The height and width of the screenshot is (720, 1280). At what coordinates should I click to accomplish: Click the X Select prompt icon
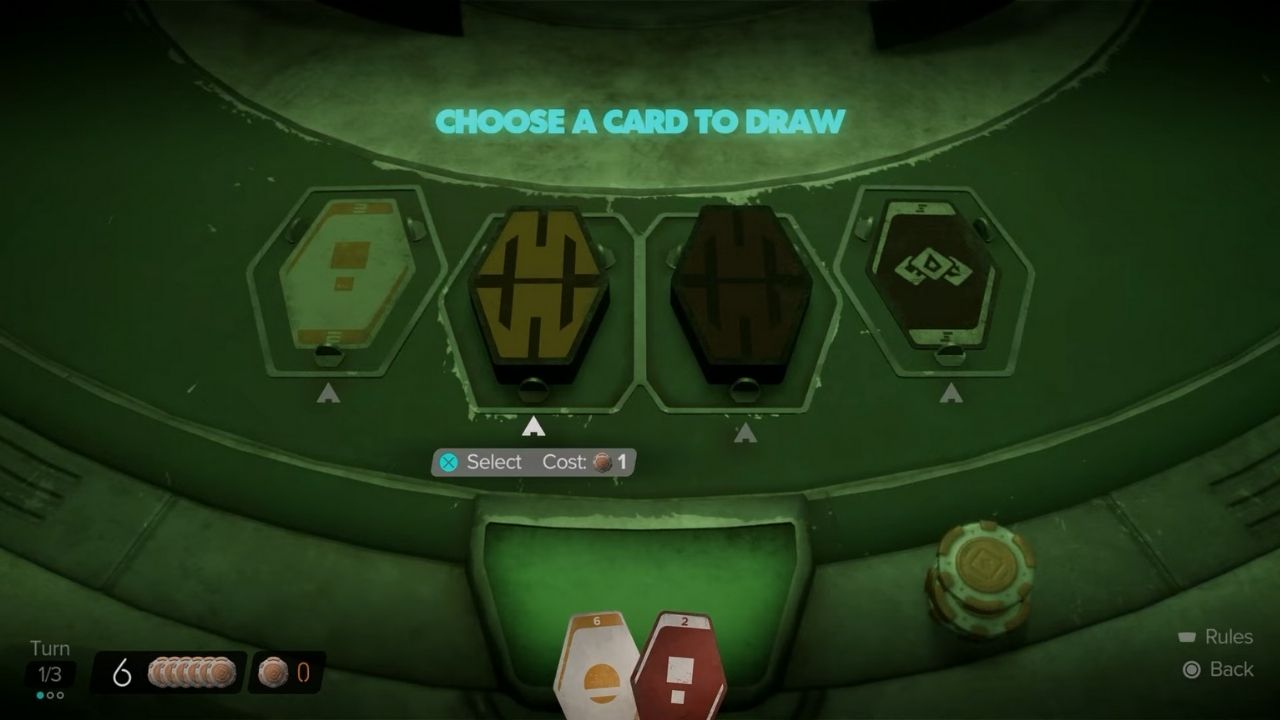(452, 462)
